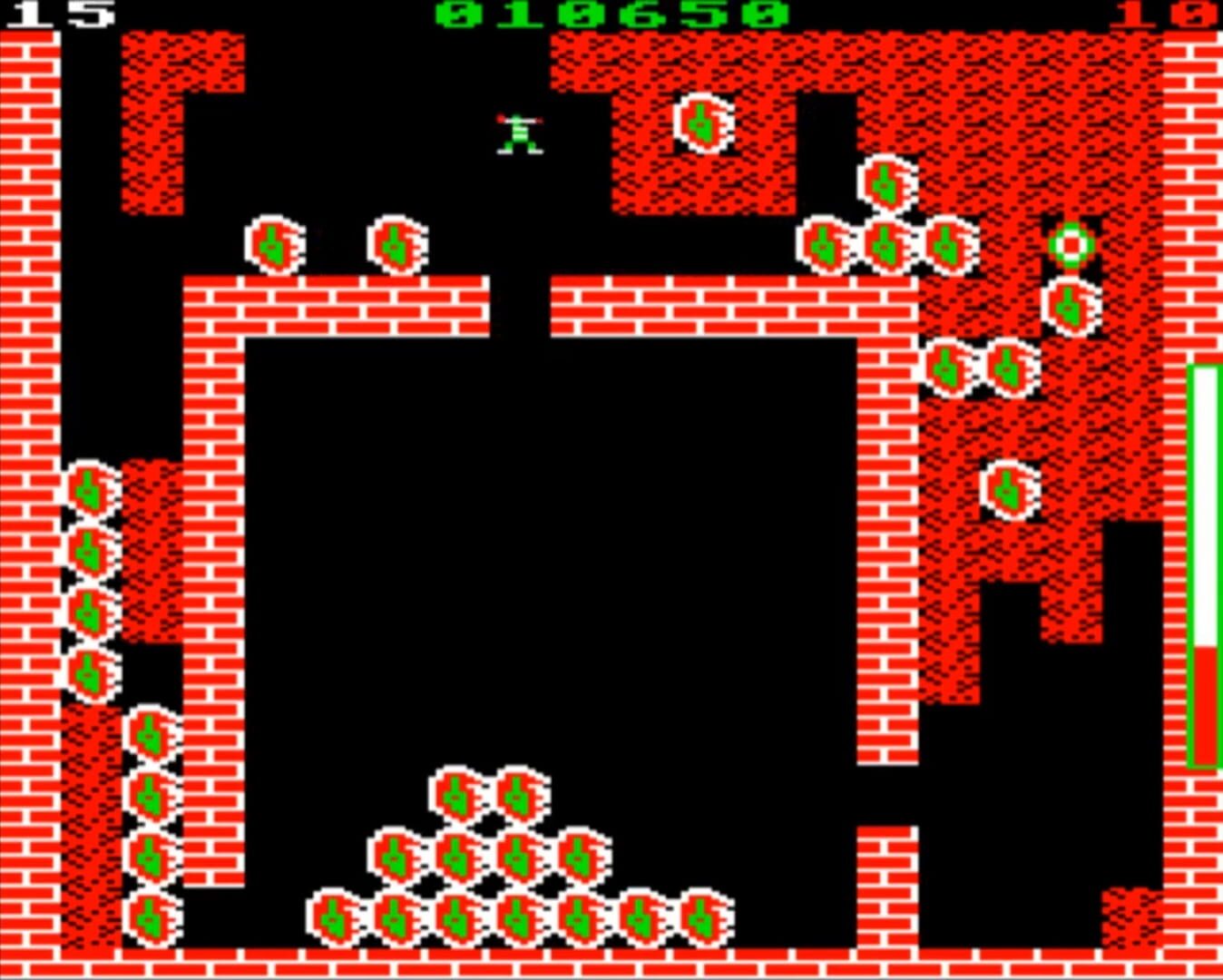Click the boulder embedded in the top rubble wall

pyautogui.click(x=703, y=124)
